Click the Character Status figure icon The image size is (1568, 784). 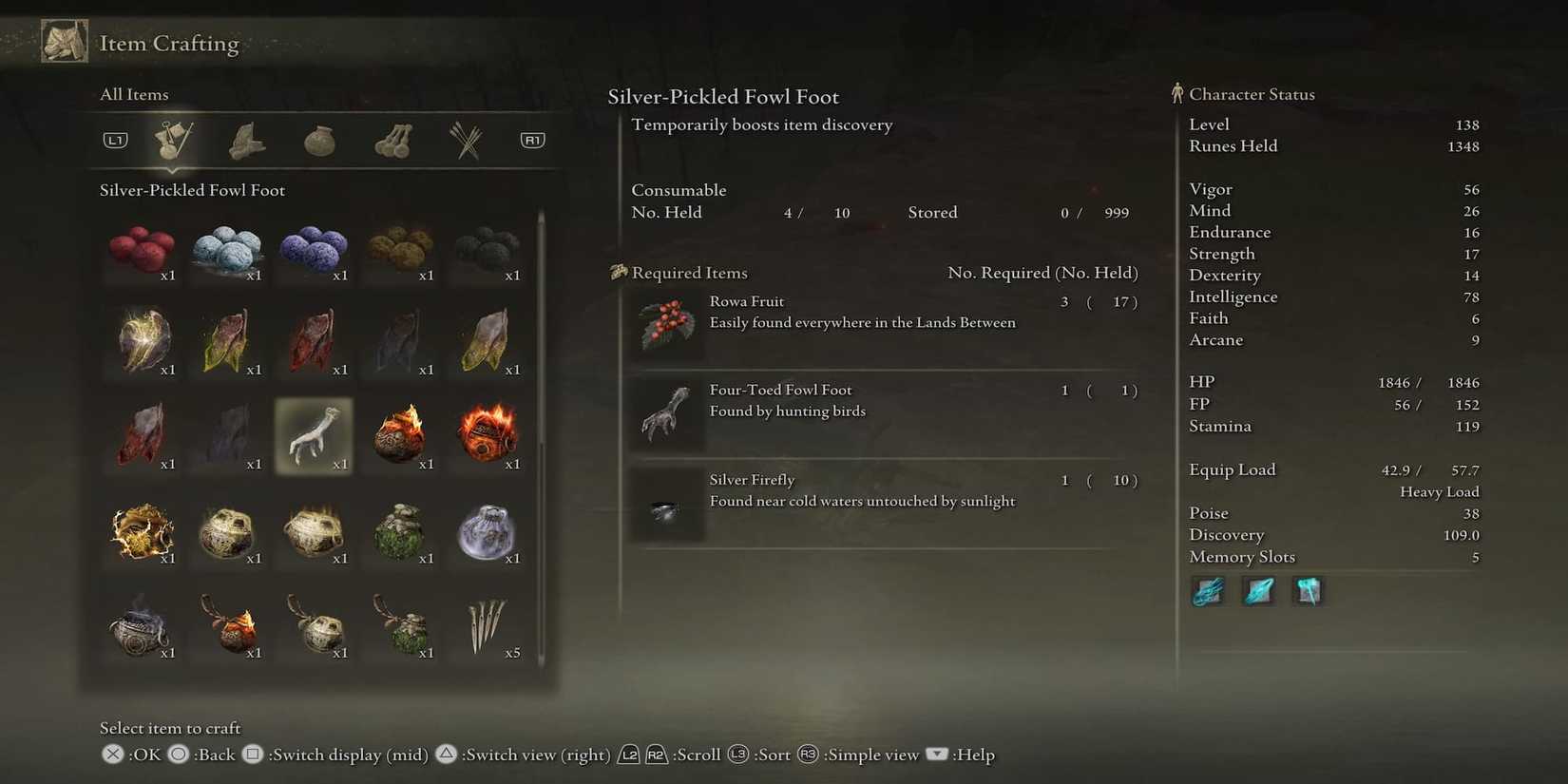click(x=1178, y=92)
